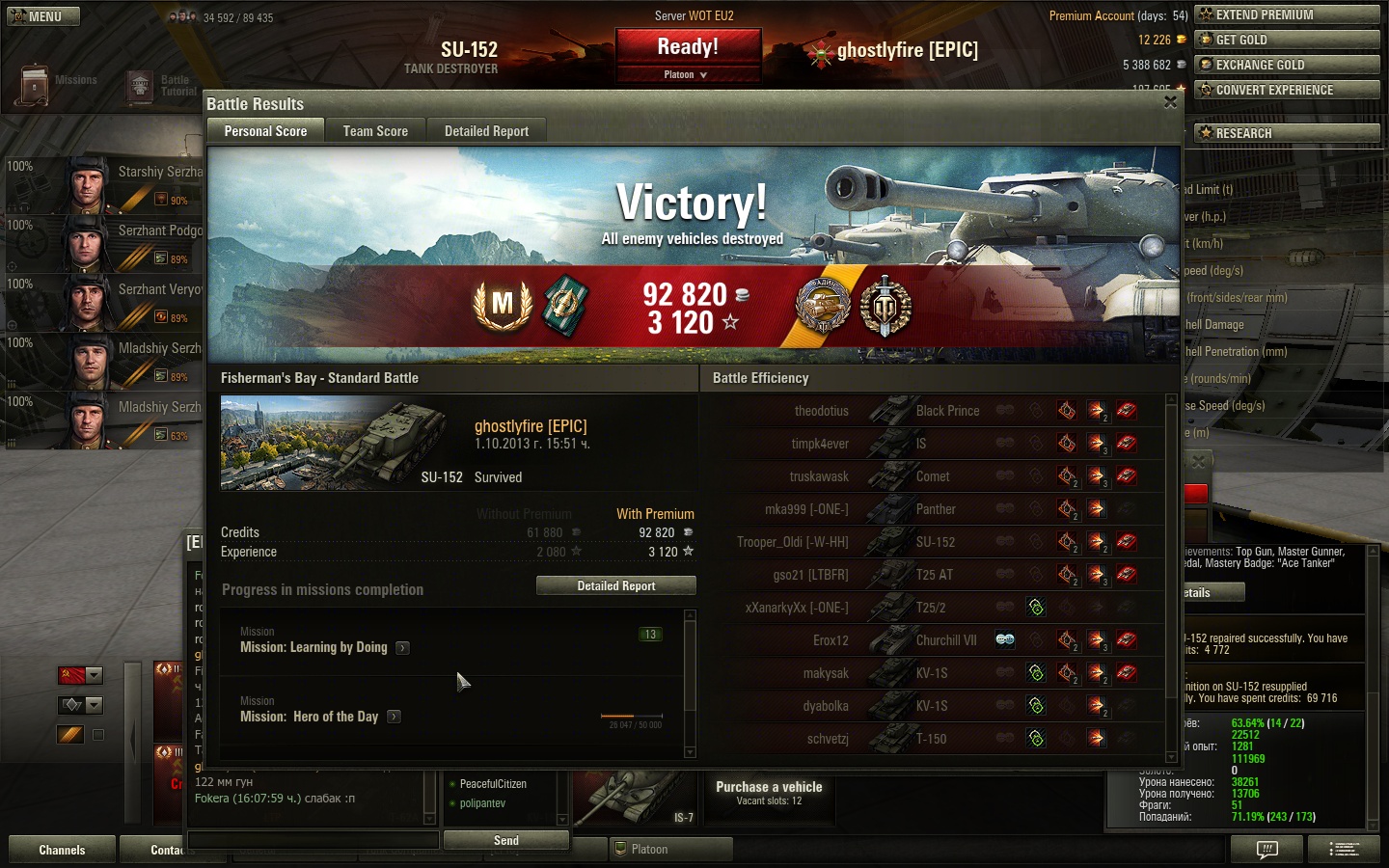Select Convert Experience
1389x868 pixels.
pos(1287,90)
